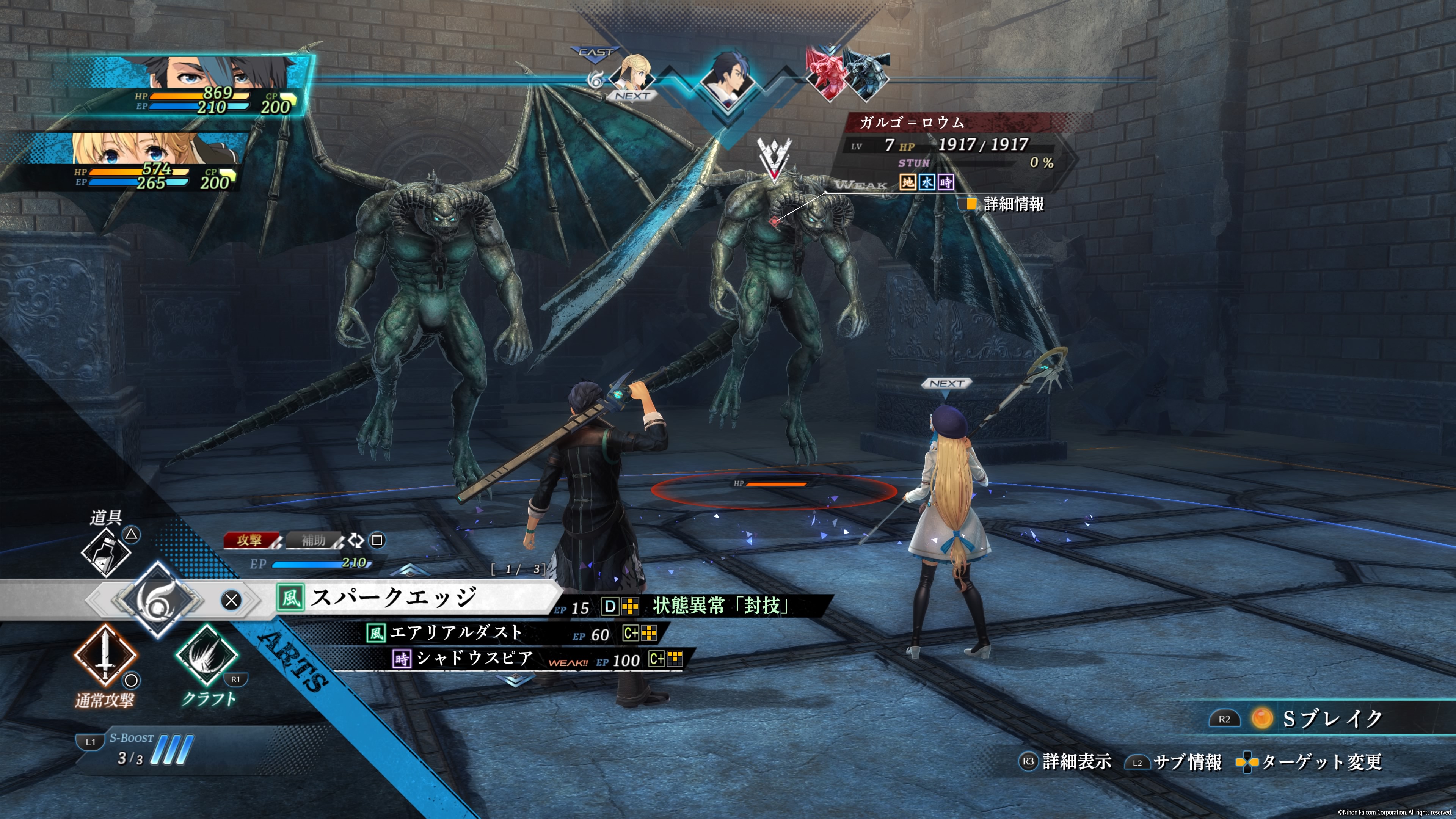Select the スパークエッジ wind art
Screen dimensions: 1456x819
click(x=393, y=598)
